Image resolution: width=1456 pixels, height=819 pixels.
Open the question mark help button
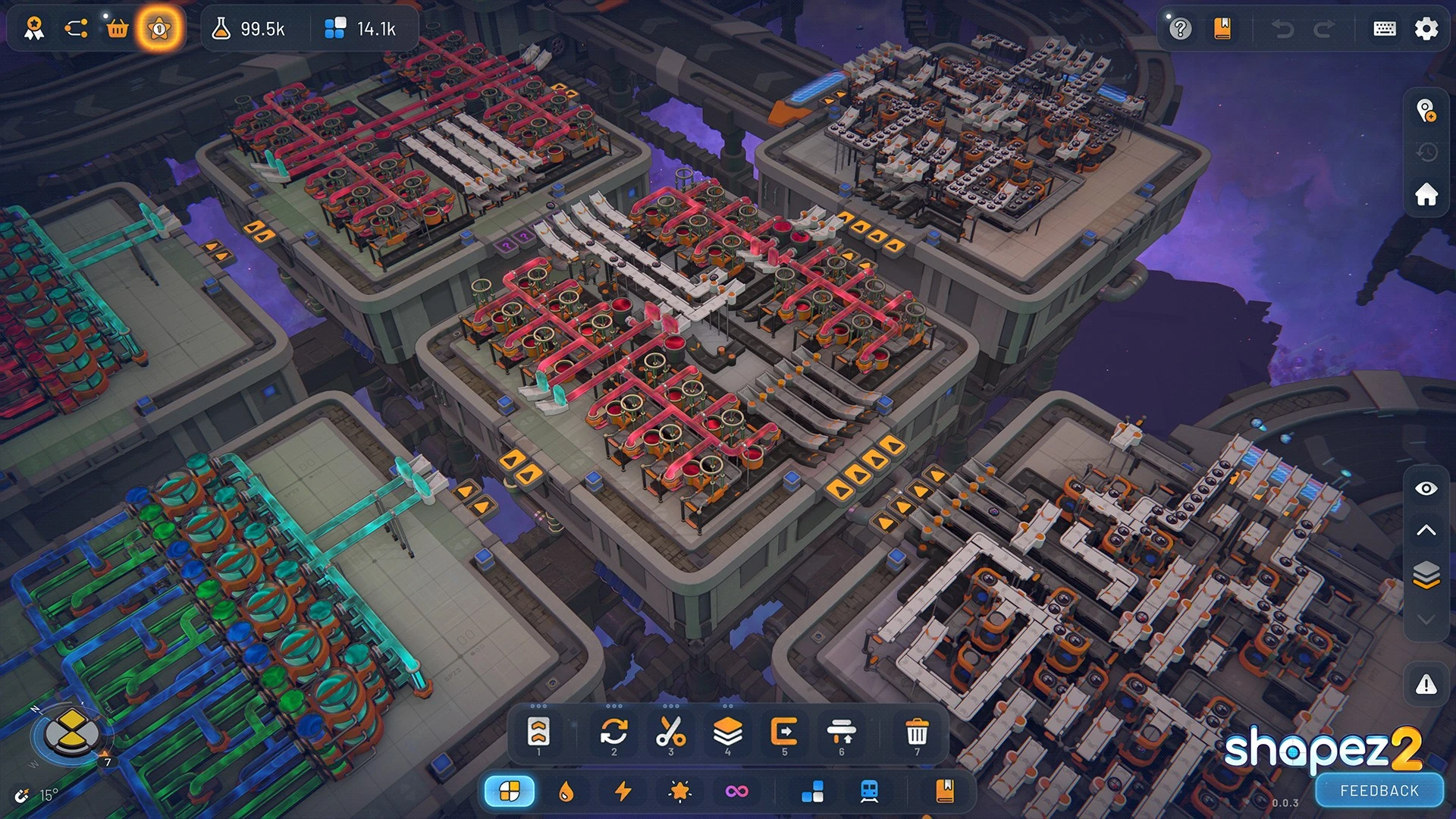coord(1180,29)
